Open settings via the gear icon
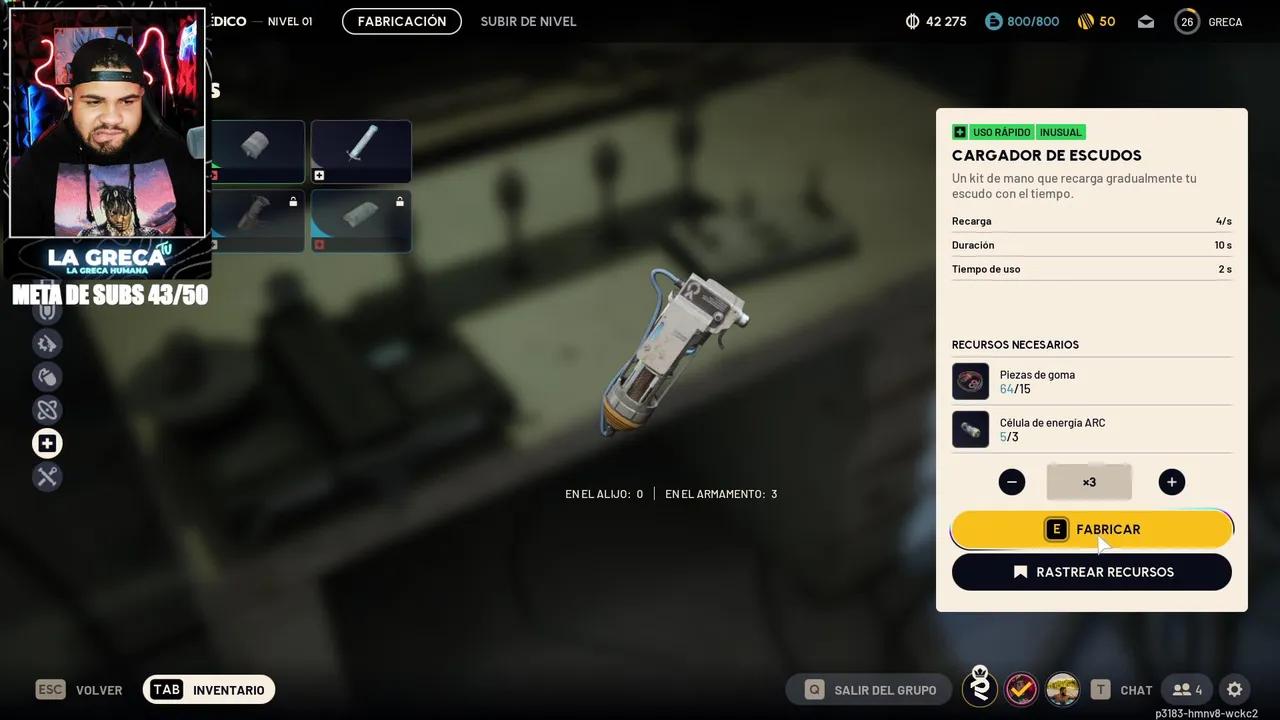Screen dimensions: 1280x720 pos(1235,689)
